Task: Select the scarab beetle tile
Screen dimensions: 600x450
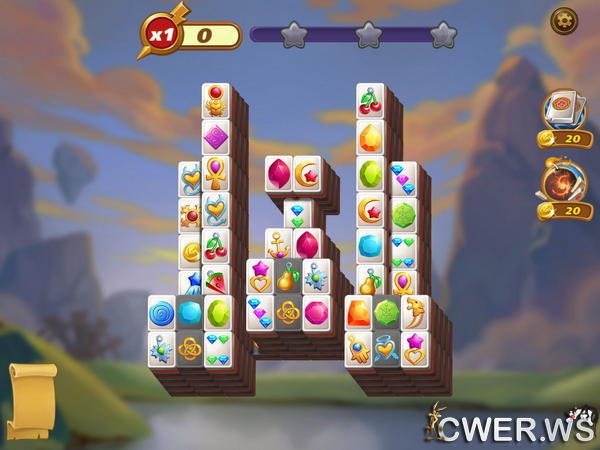Action: [215, 102]
